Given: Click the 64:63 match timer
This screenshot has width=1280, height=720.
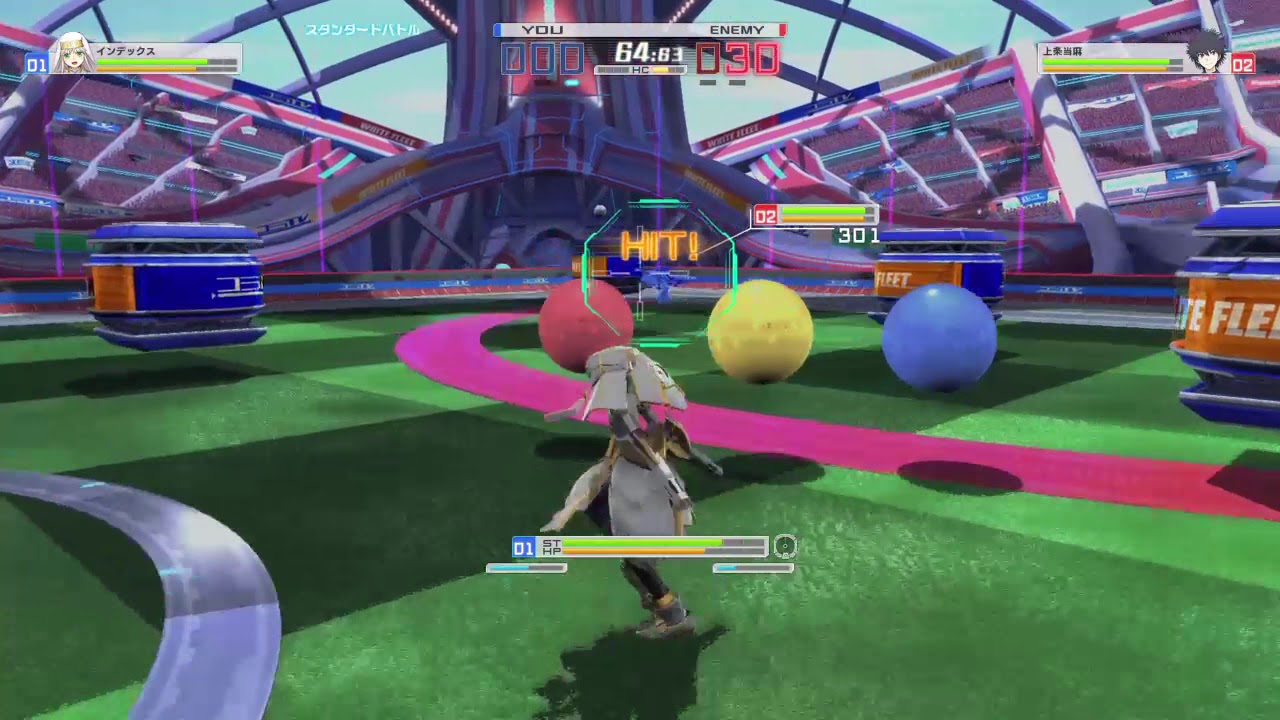Looking at the screenshot, I should 650,48.
